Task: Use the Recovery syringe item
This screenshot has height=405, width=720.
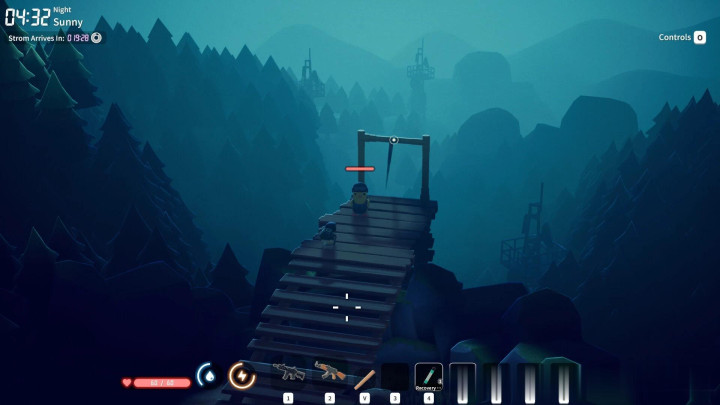Action: [428, 375]
